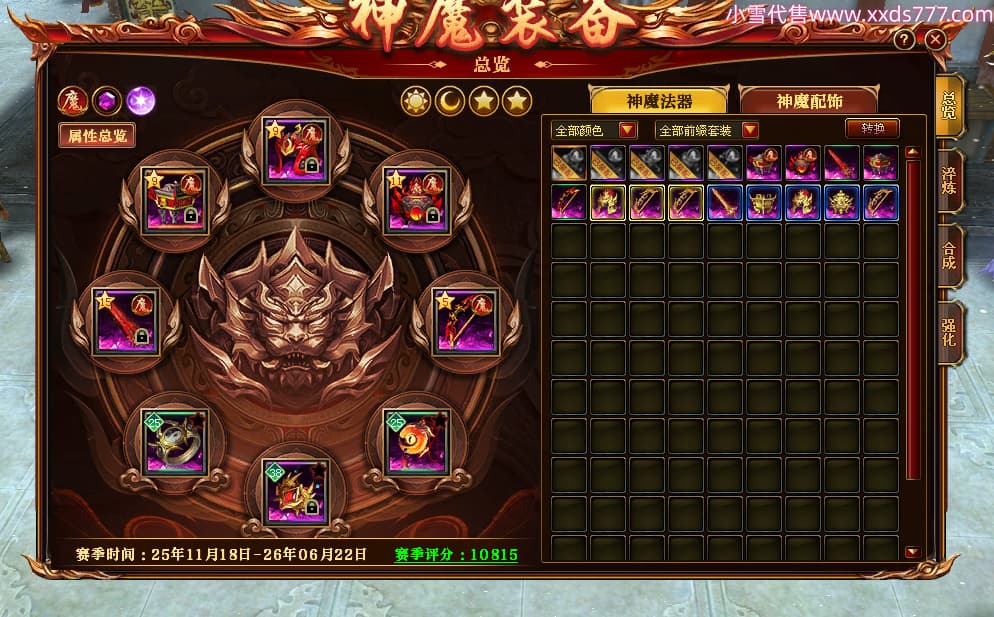The width and height of the screenshot is (994, 617).
Task: Open the 淬炼 side tab
Action: [x=949, y=181]
